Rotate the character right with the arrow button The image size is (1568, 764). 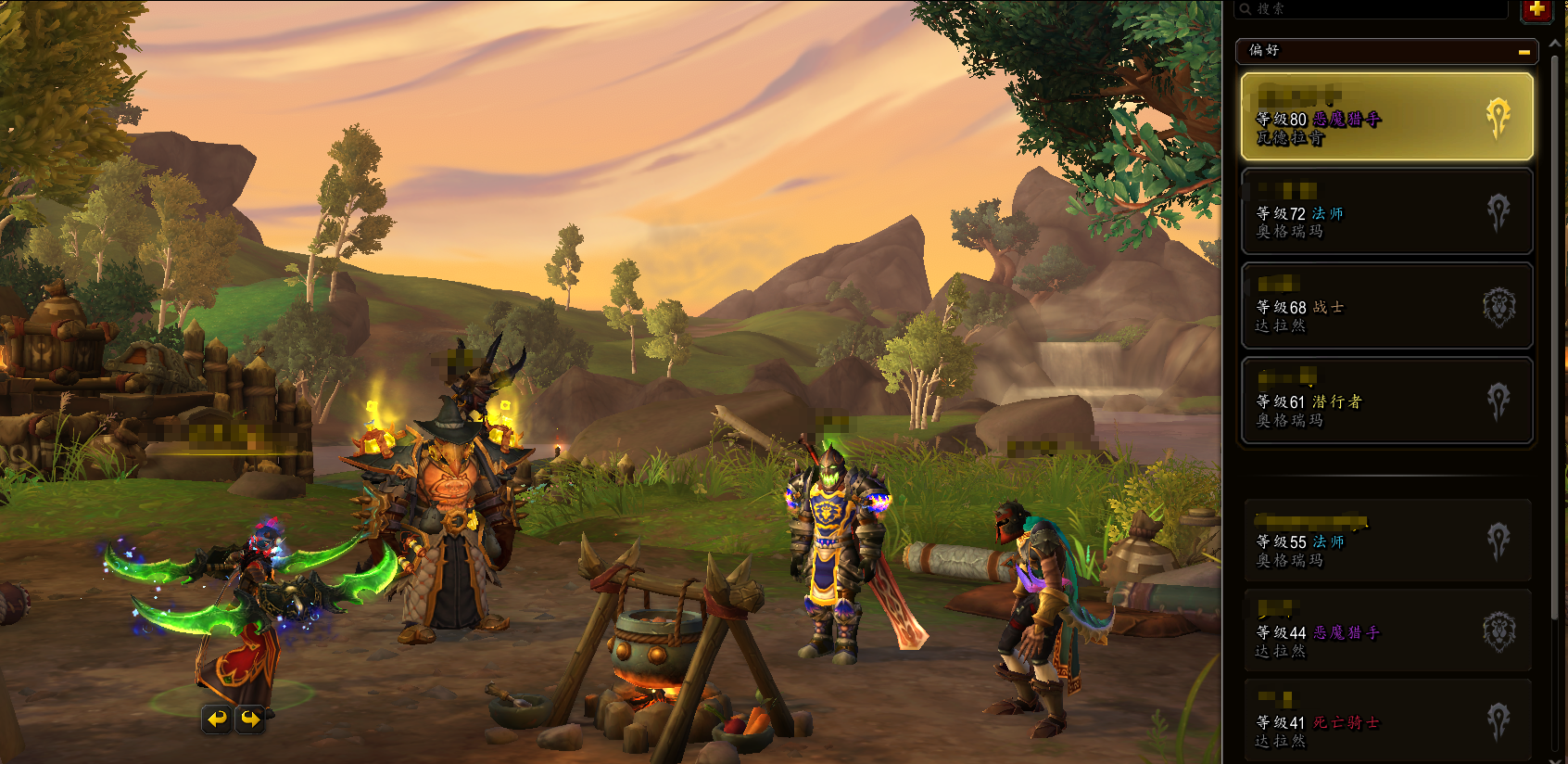[x=250, y=719]
